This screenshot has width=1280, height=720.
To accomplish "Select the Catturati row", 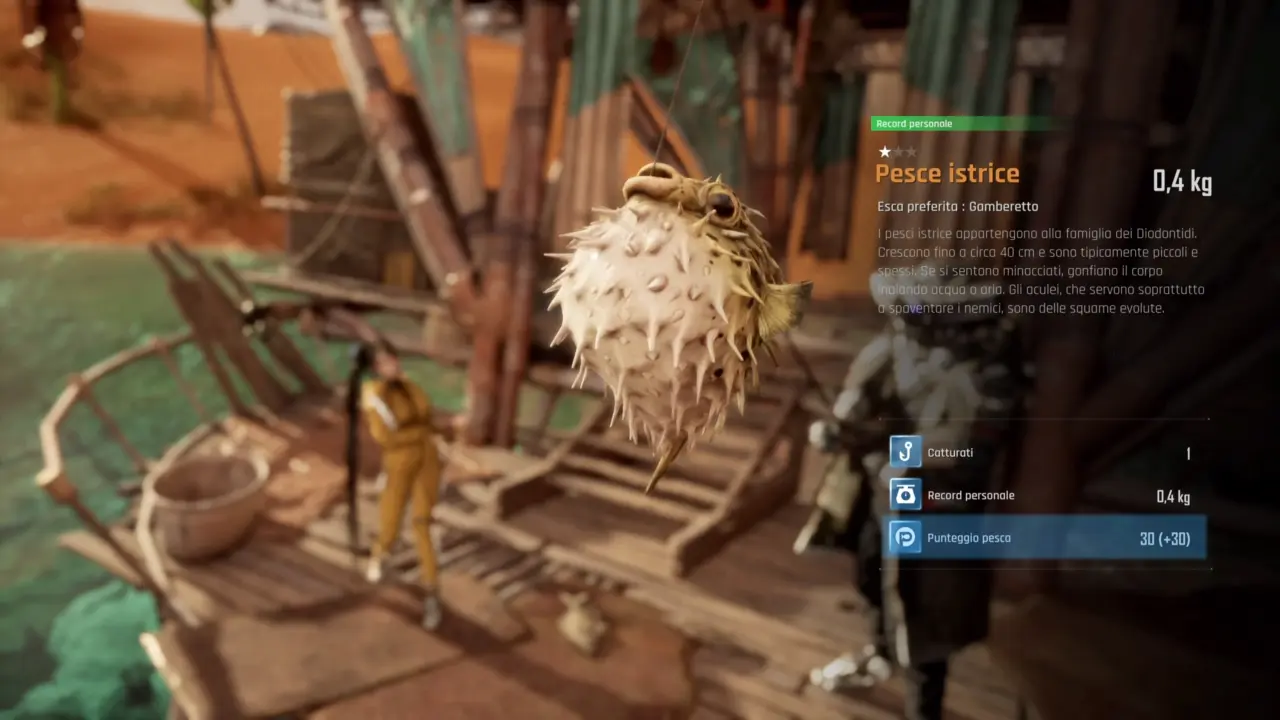I will point(1044,453).
